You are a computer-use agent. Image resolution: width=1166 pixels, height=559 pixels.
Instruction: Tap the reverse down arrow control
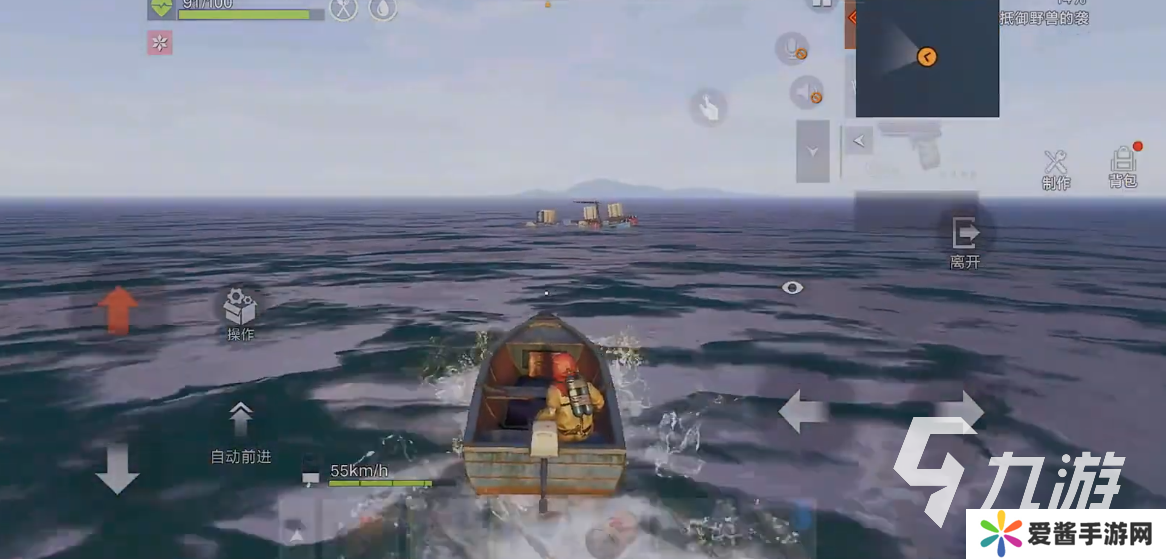pyautogui.click(x=117, y=468)
